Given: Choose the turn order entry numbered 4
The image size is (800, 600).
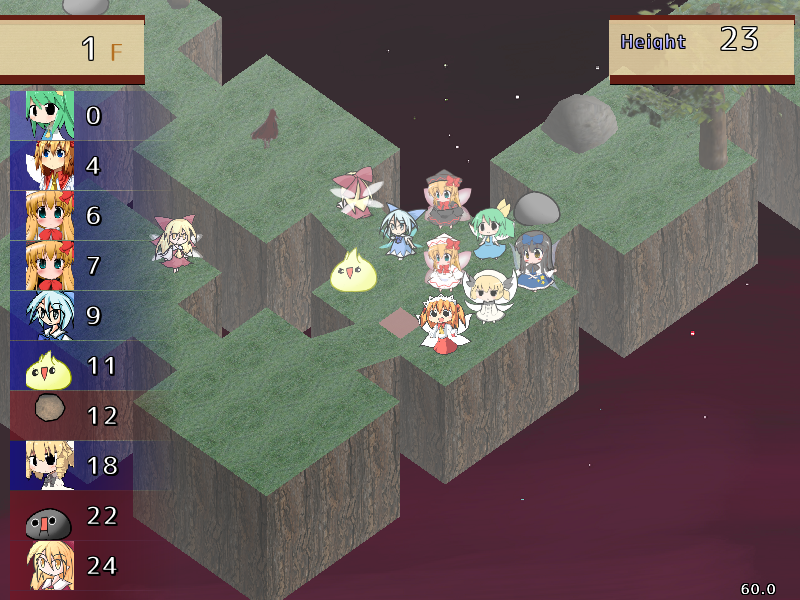Looking at the screenshot, I should [x=42, y=166].
